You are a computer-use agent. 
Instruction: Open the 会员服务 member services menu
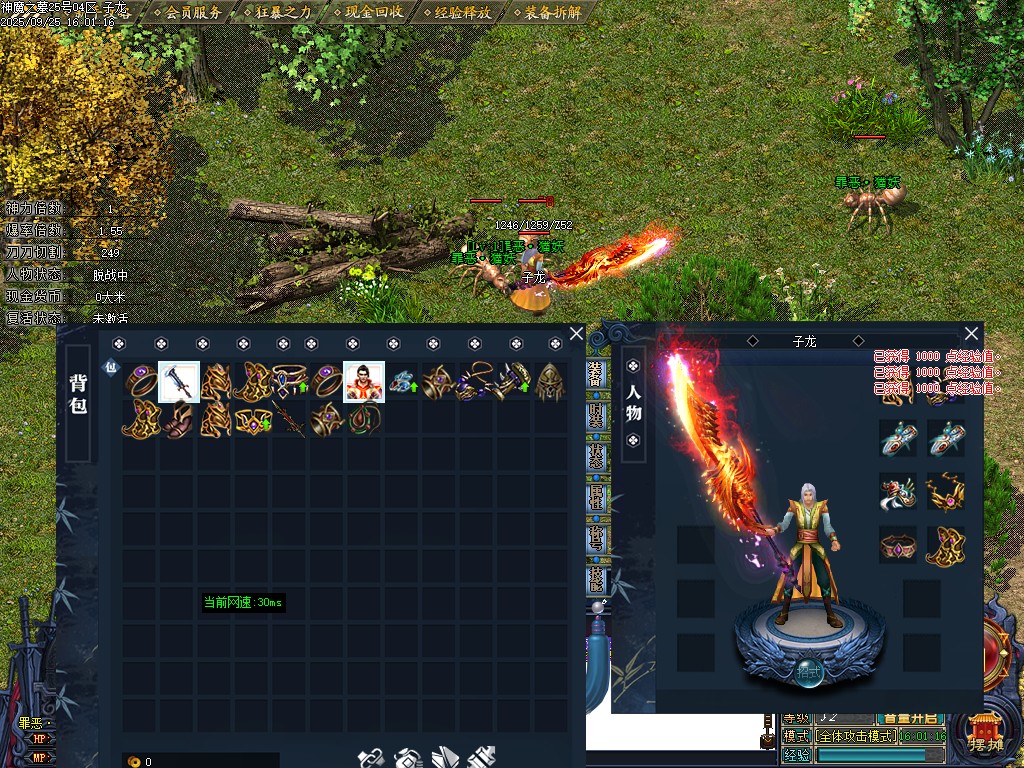click(193, 13)
